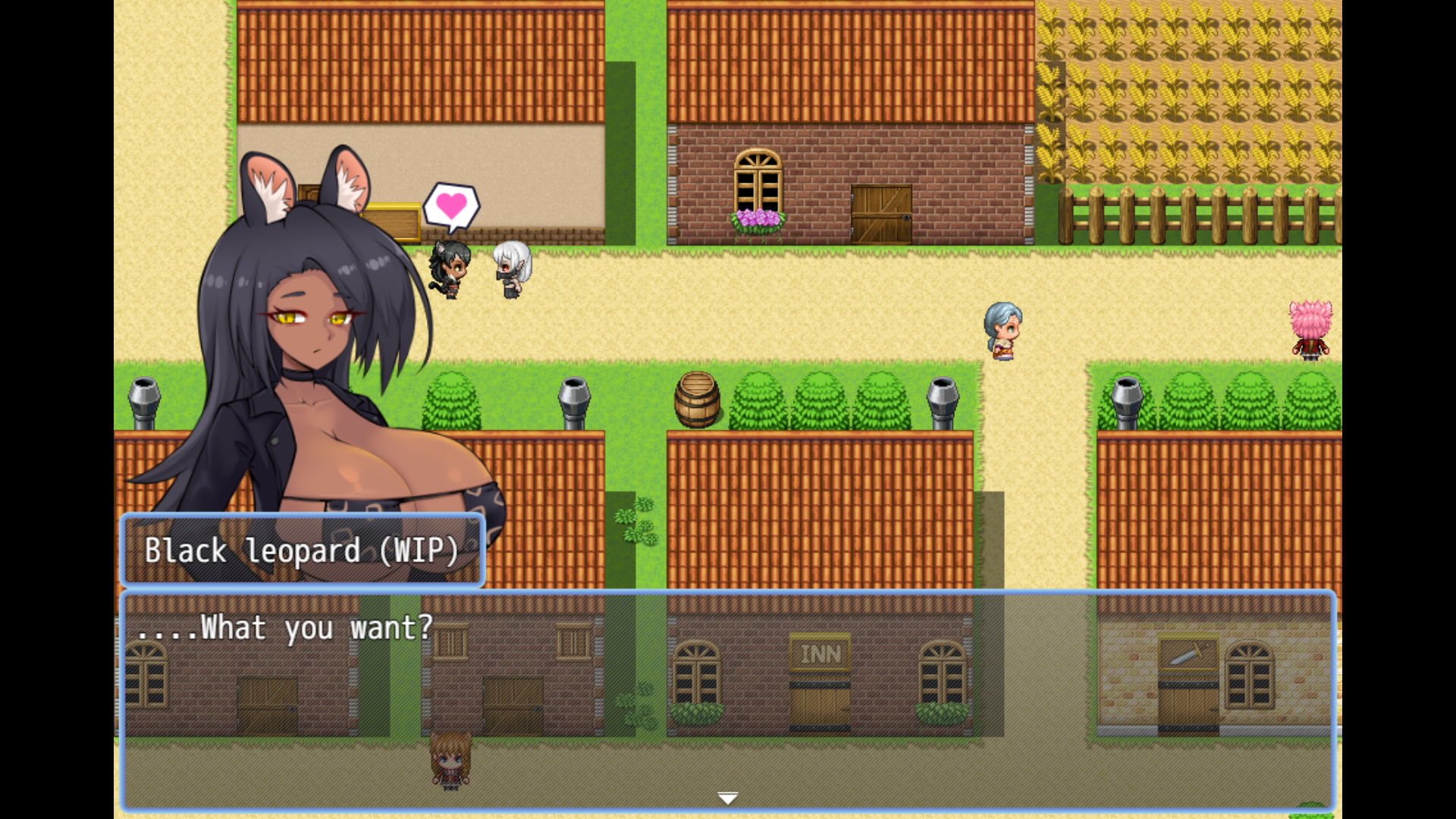Viewport: 1456px width, 819px height.
Task: Click the white-haired elf character
Action: click(510, 269)
